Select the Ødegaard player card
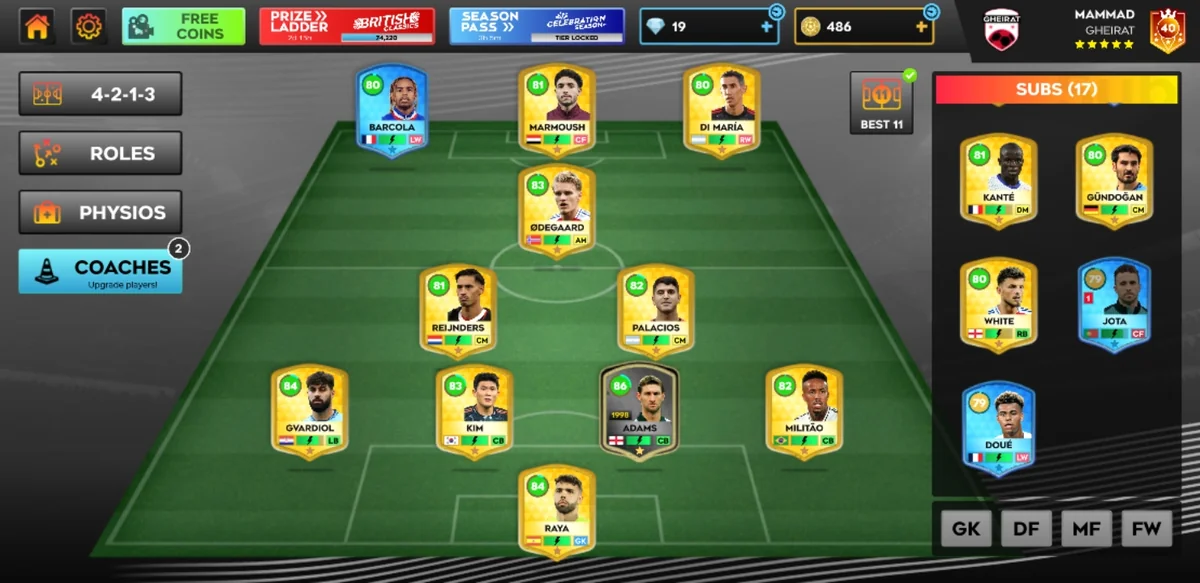Image resolution: width=1200 pixels, height=583 pixels. pos(557,208)
